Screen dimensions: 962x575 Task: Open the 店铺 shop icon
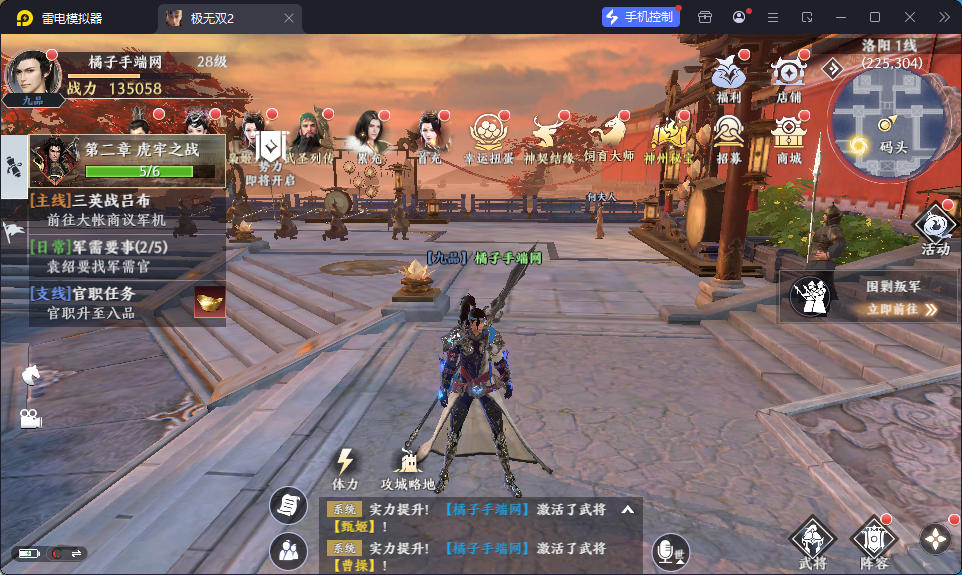tap(789, 76)
